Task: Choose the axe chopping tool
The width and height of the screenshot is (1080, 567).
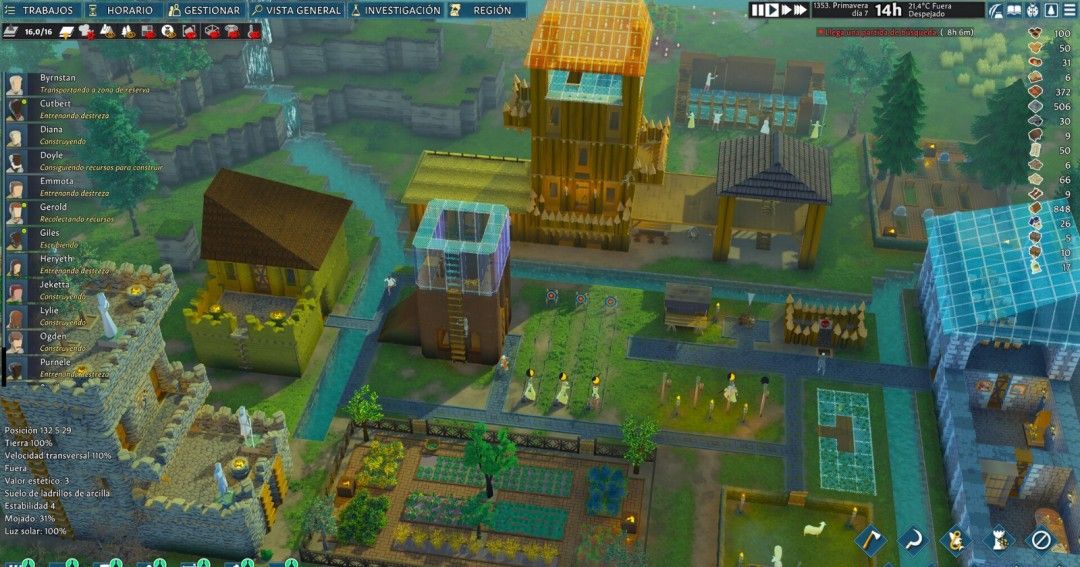Action: pos(868,540)
